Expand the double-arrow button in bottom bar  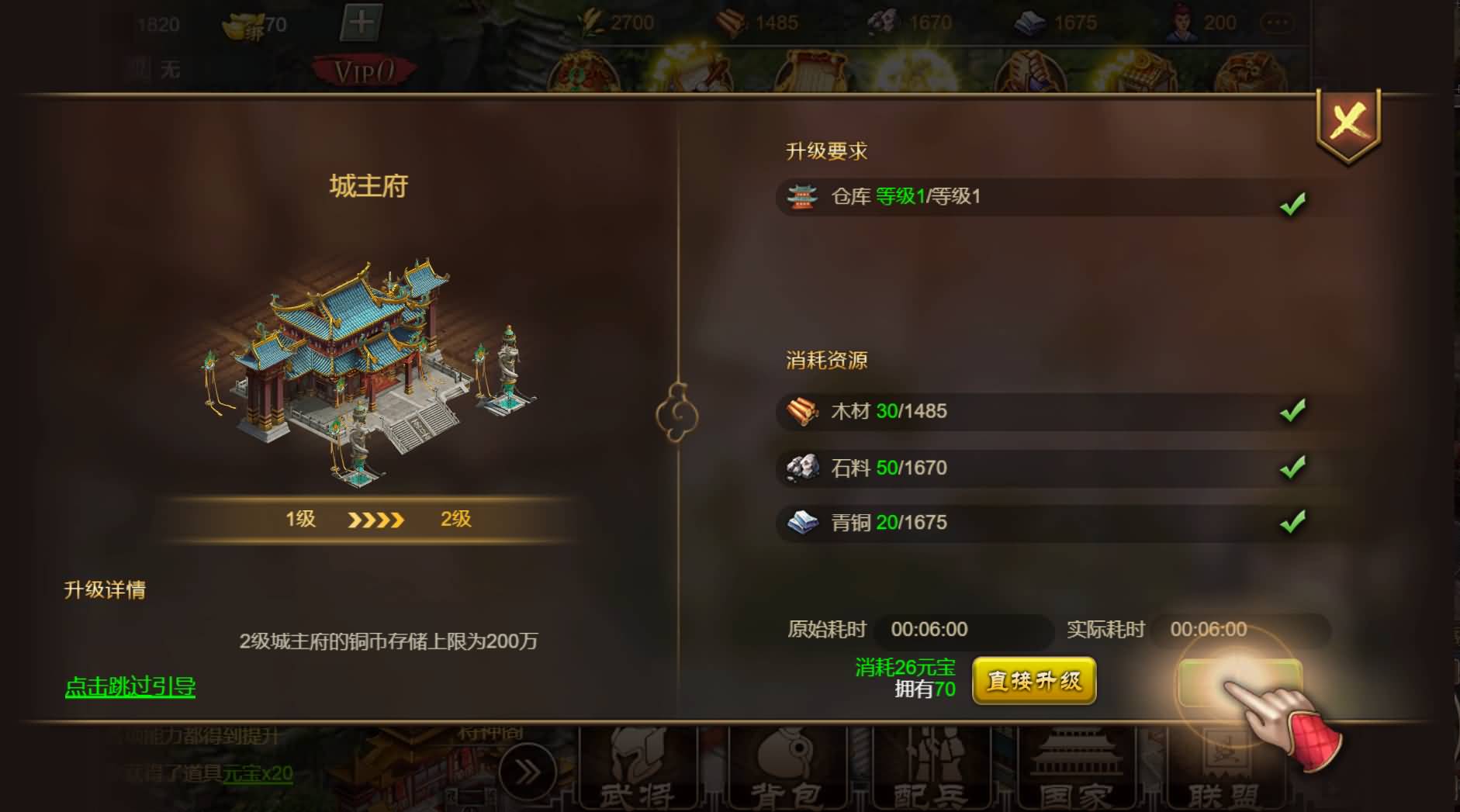point(528,772)
